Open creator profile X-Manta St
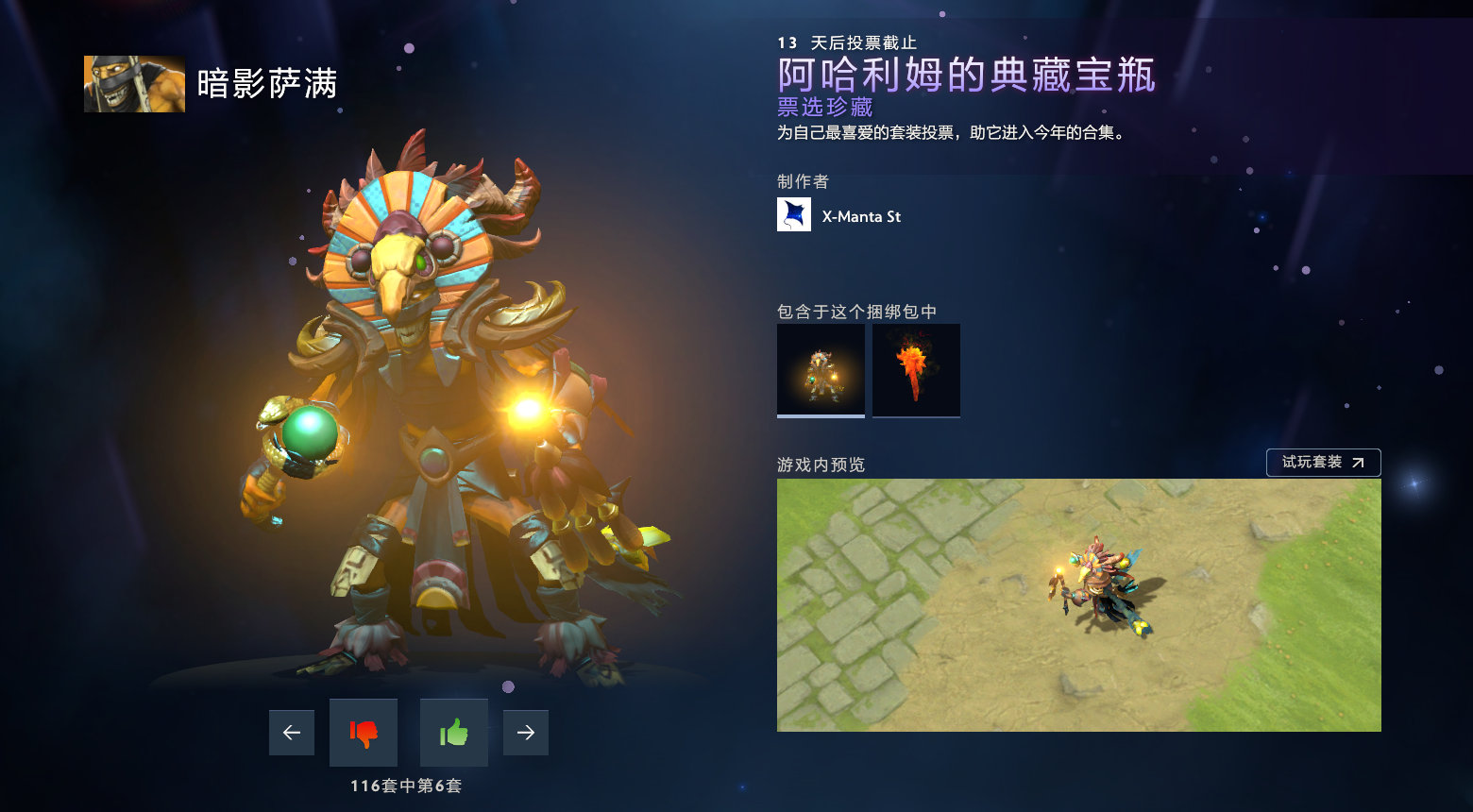Viewport: 1473px width, 812px height. tap(862, 215)
